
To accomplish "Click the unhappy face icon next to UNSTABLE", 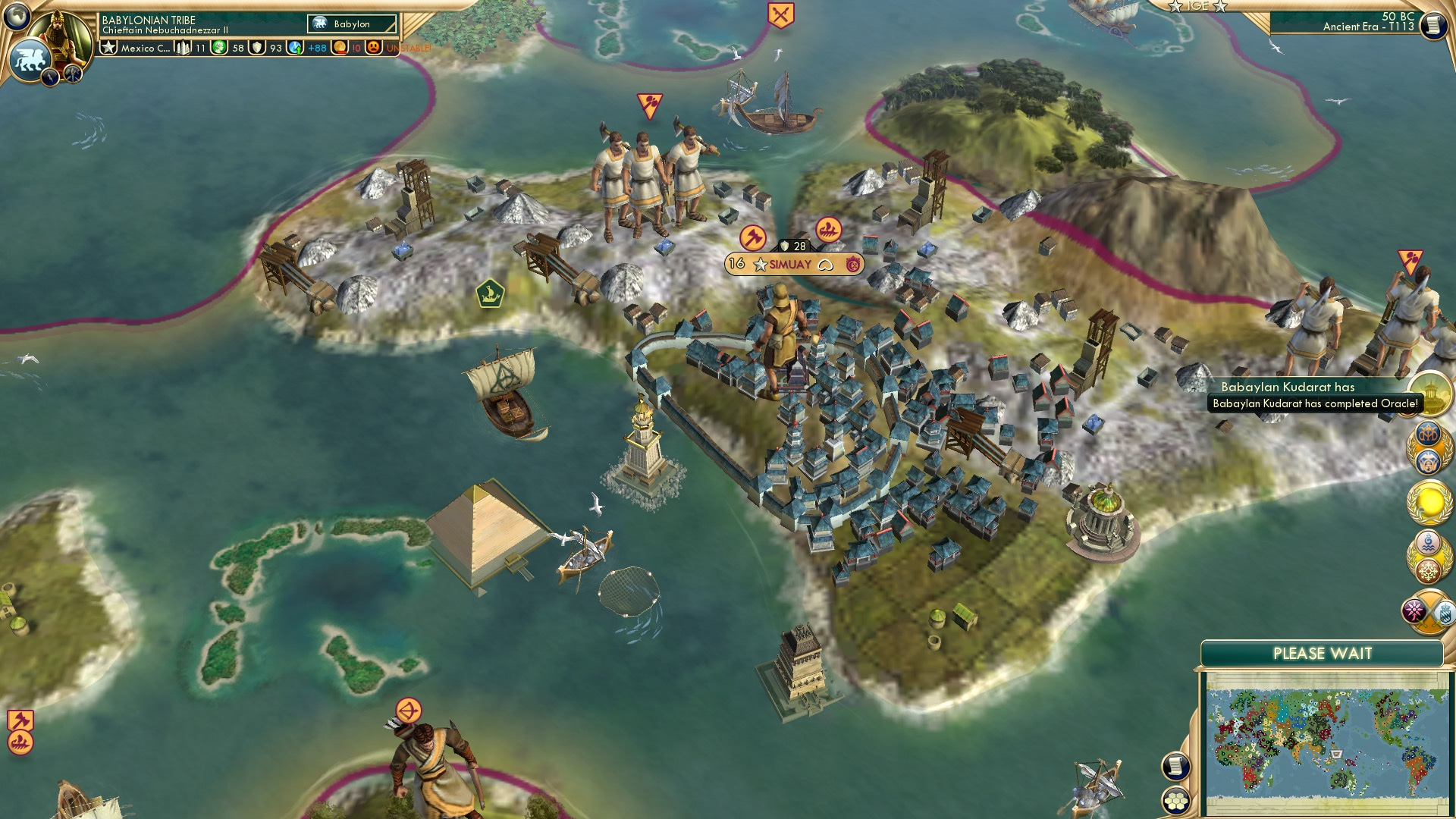I will click(372, 47).
